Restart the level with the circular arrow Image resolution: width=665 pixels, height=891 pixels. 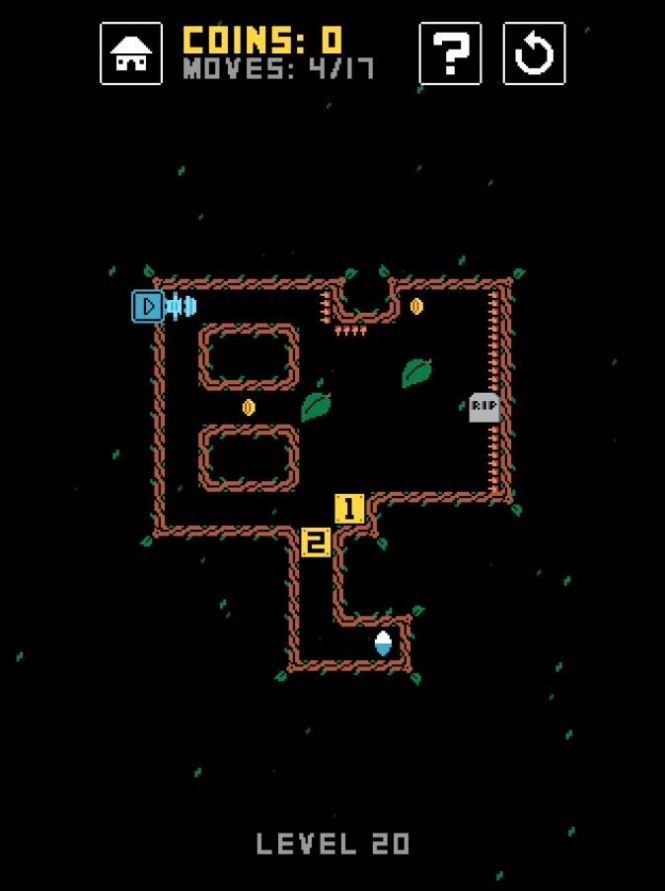point(533,54)
